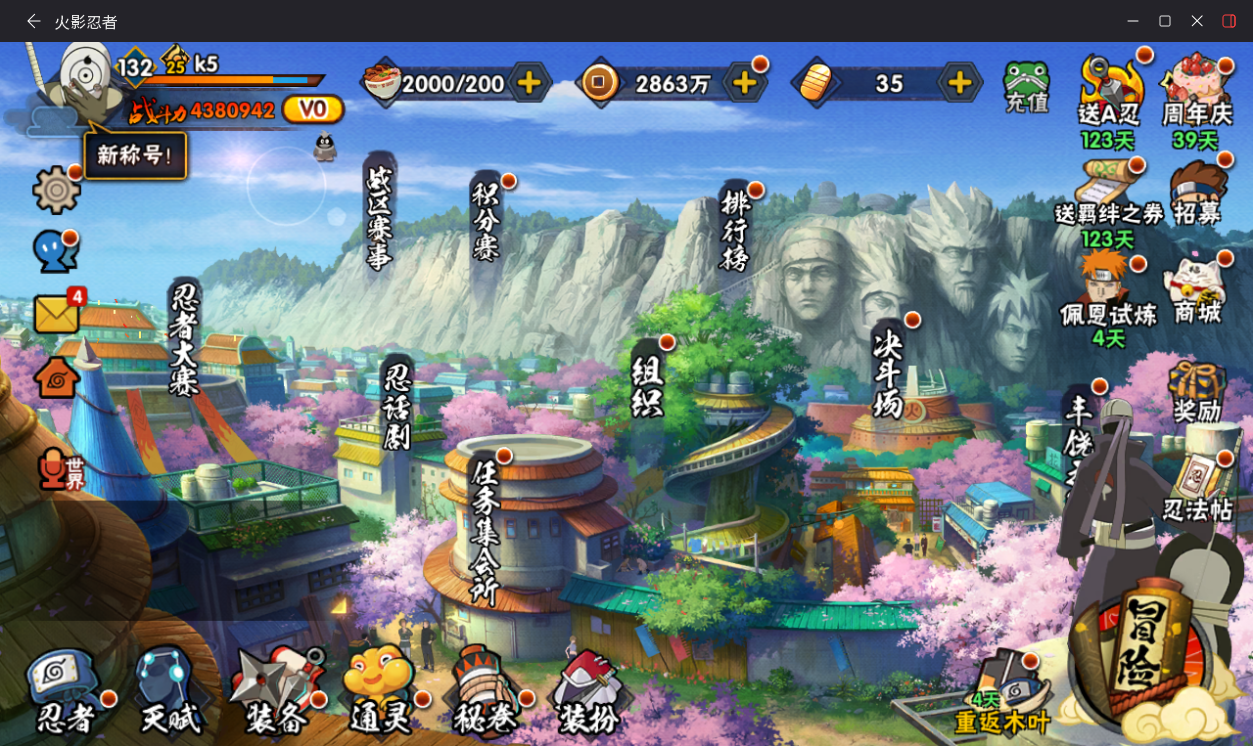Image resolution: width=1253 pixels, height=747 pixels.
Task: Open the 充值 recharge frog icon
Action: [1026, 86]
